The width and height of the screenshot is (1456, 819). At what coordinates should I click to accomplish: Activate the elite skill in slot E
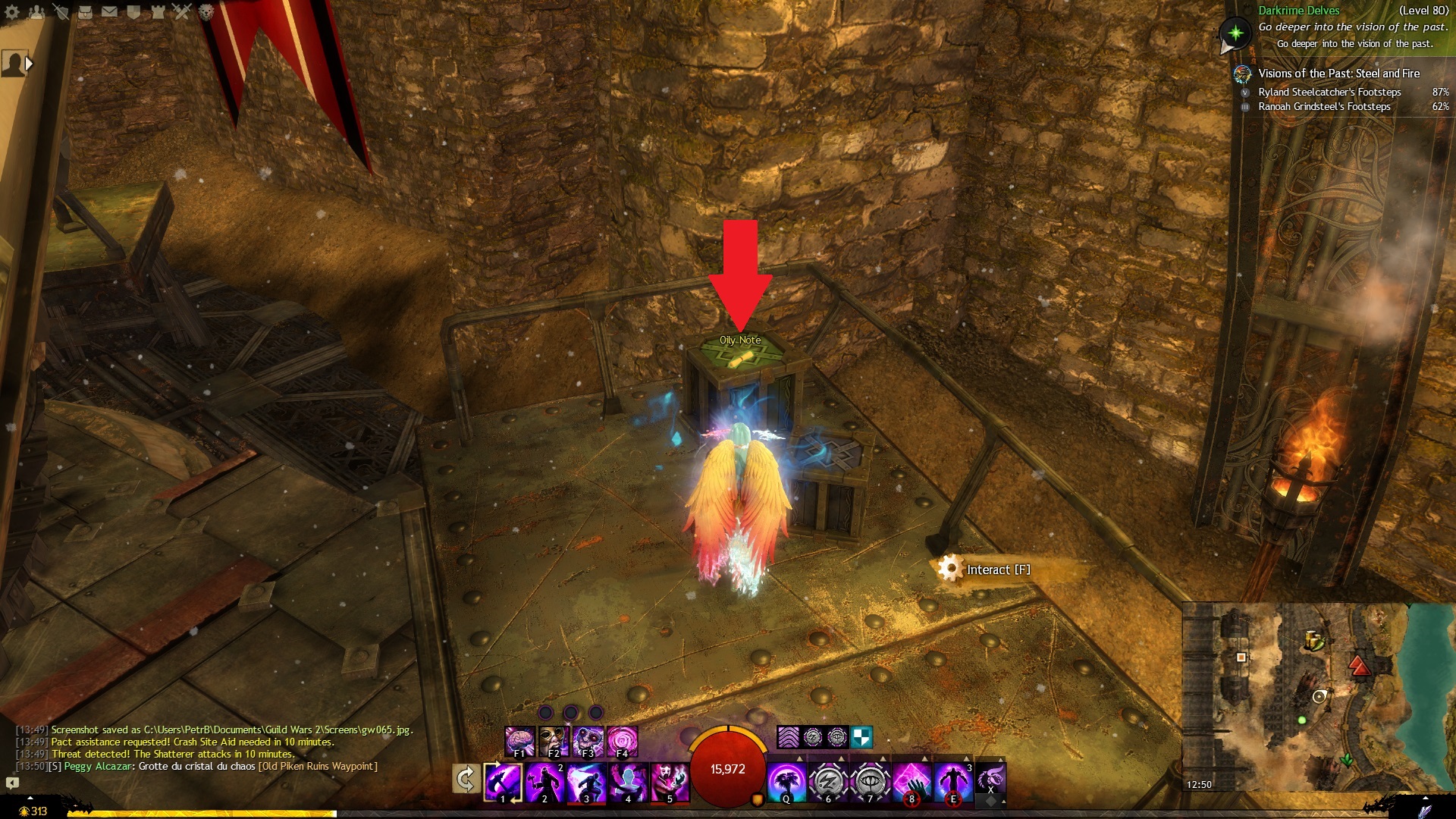click(x=953, y=781)
